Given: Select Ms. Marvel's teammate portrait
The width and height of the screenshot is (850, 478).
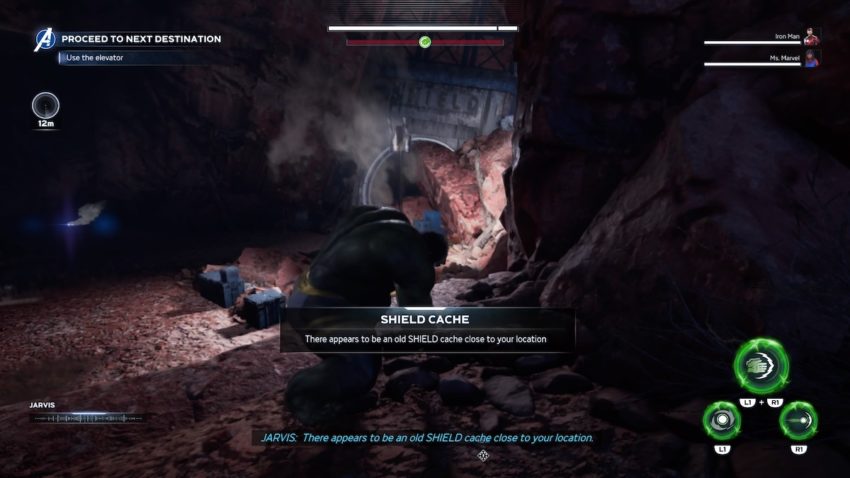Looking at the screenshot, I should pos(812,61).
